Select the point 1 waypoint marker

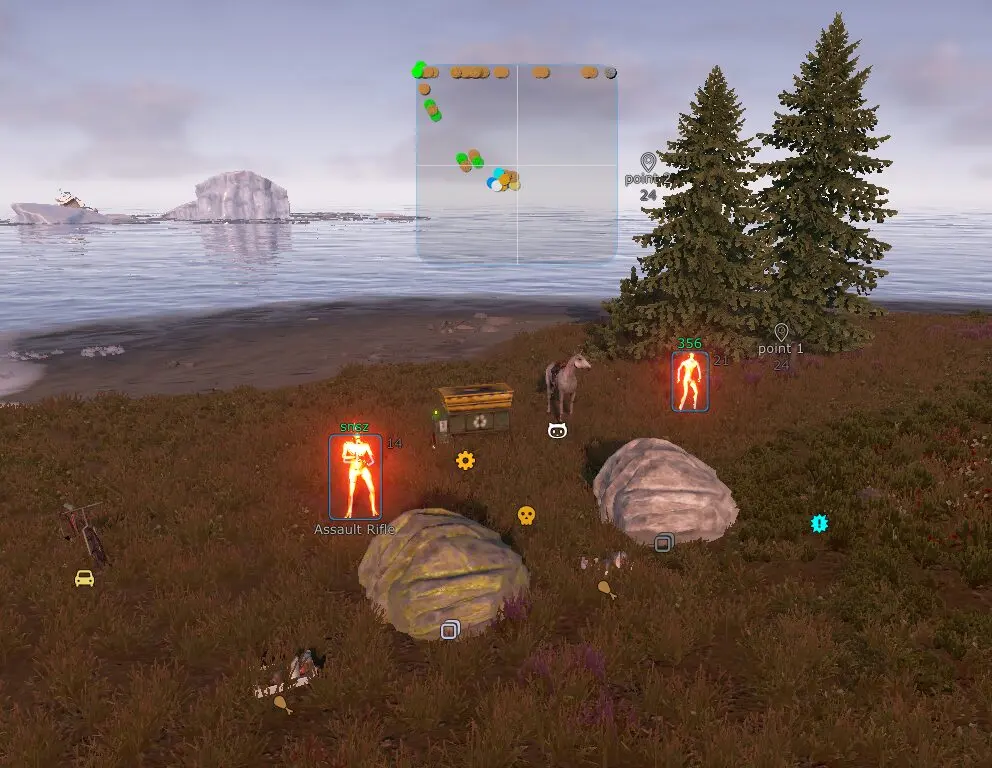coord(781,333)
